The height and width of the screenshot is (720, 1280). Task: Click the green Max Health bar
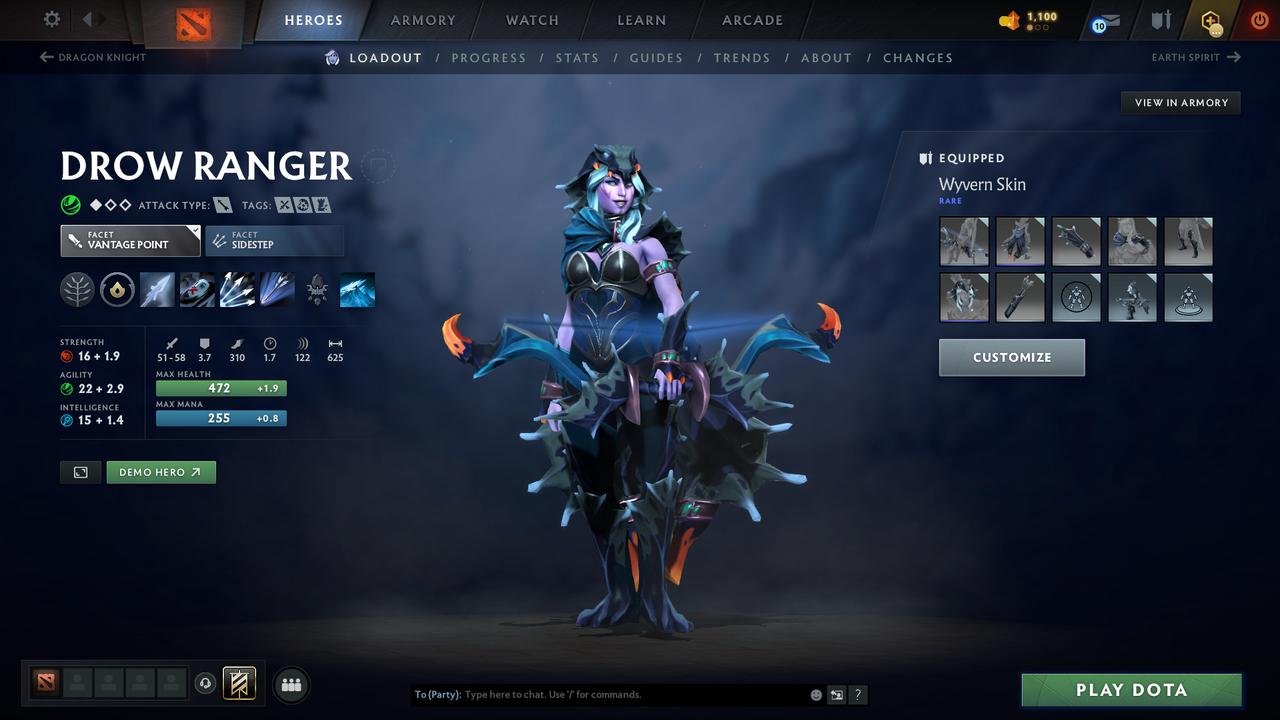click(x=221, y=388)
